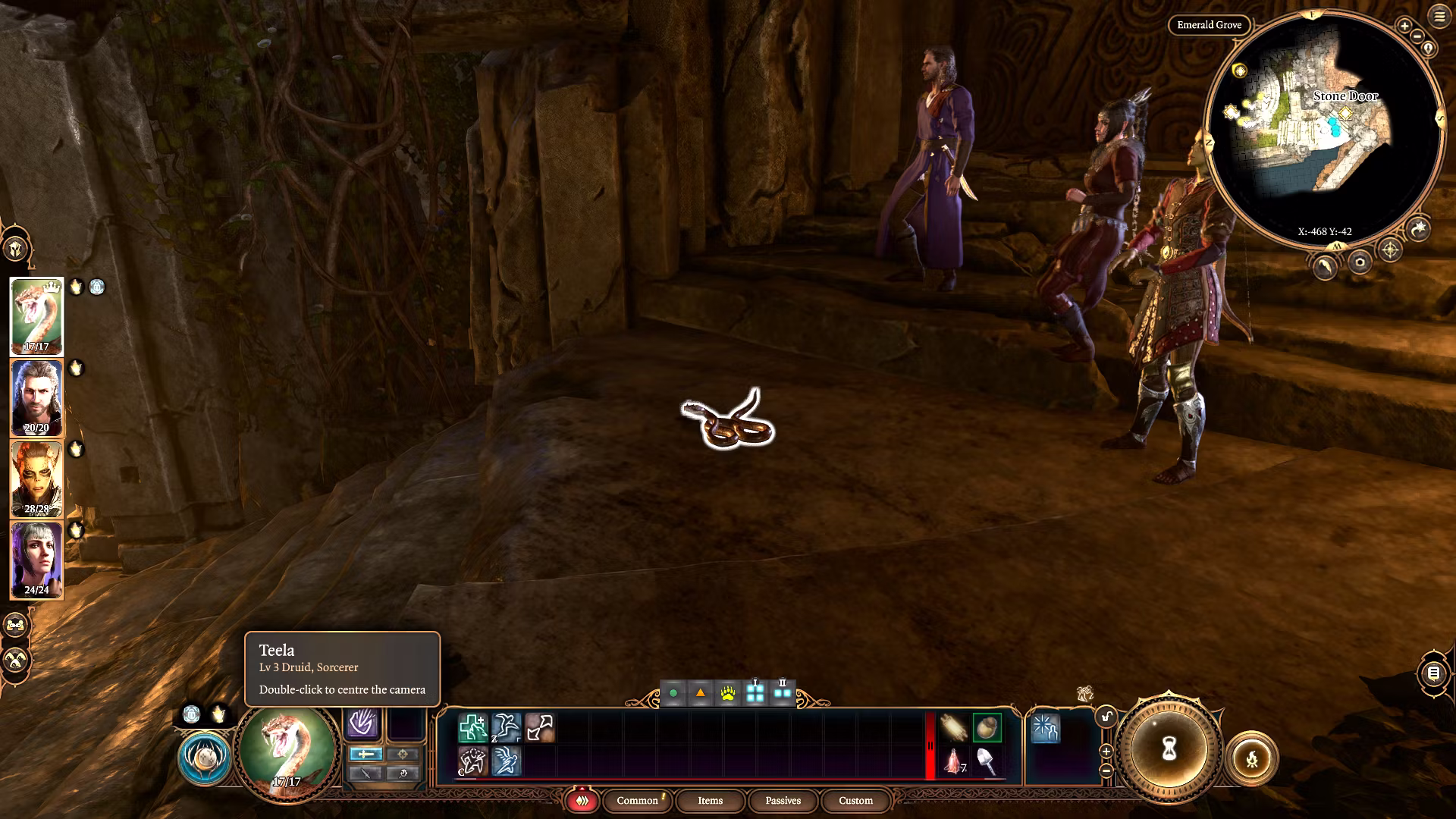Activate the scroll item in hotbar

click(953, 727)
